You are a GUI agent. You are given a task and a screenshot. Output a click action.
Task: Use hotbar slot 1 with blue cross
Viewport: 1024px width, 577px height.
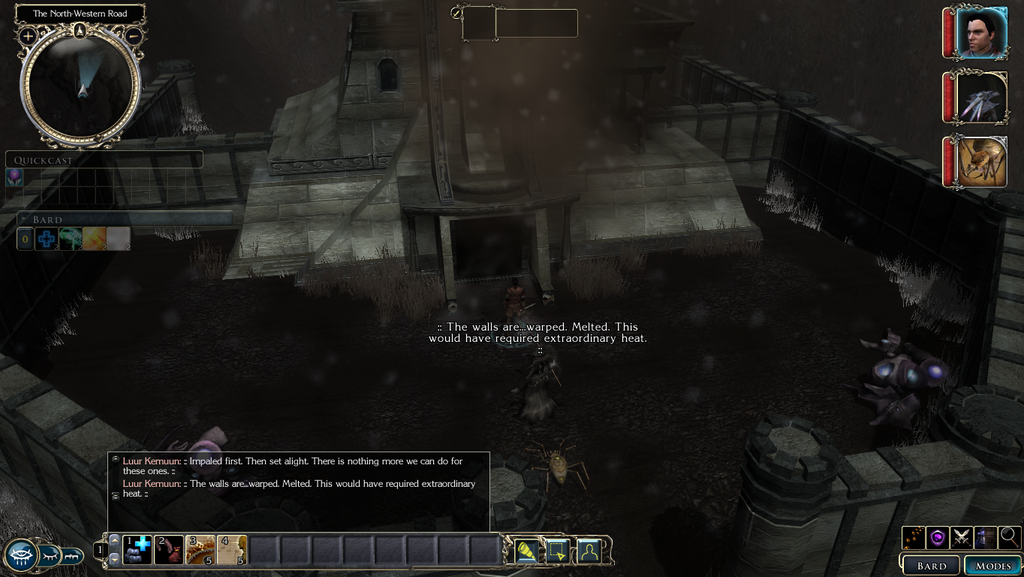(x=137, y=549)
